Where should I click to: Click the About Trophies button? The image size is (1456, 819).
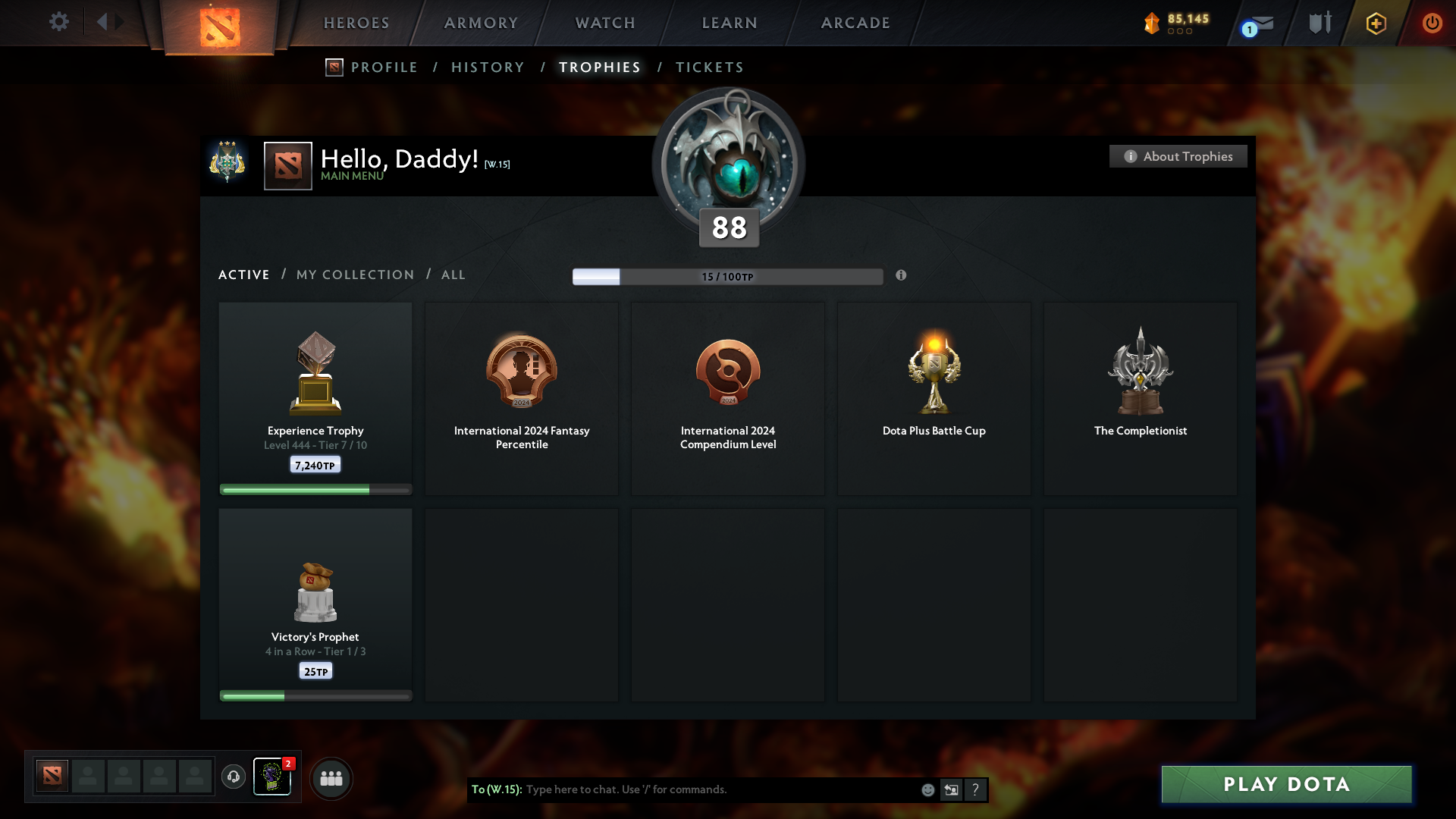coord(1178,156)
